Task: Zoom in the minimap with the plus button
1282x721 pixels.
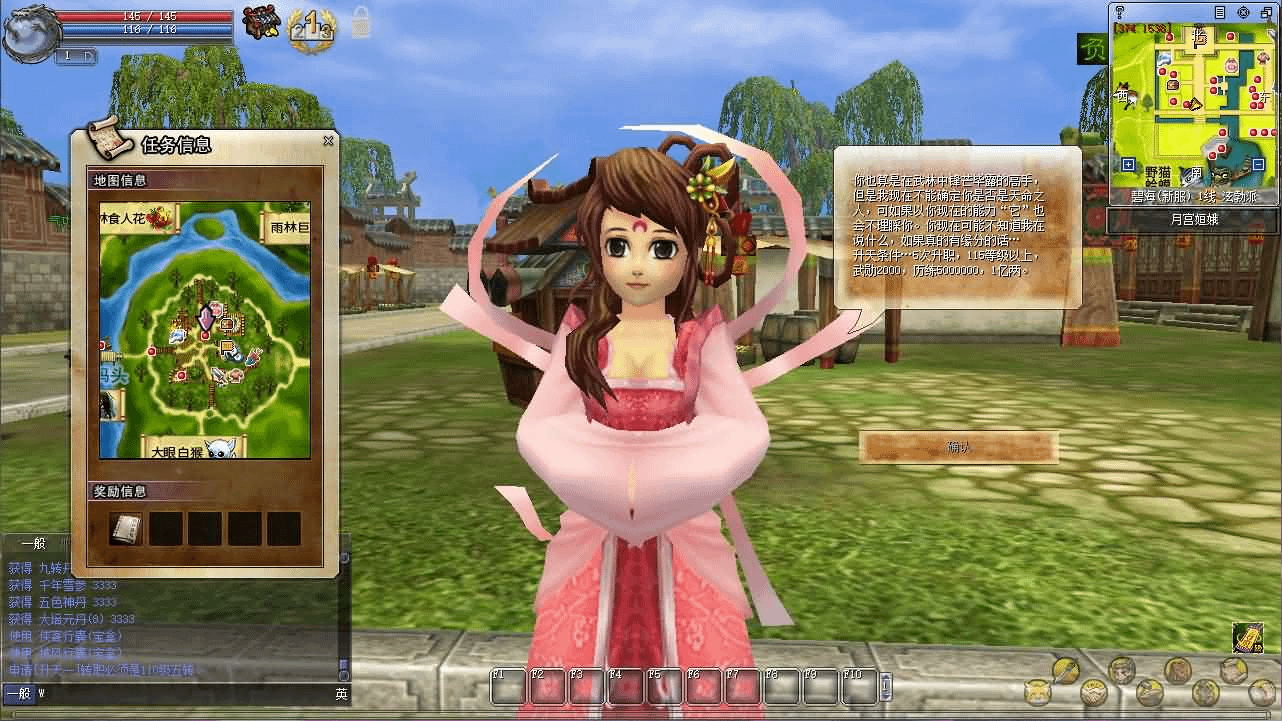Action: tap(1128, 164)
